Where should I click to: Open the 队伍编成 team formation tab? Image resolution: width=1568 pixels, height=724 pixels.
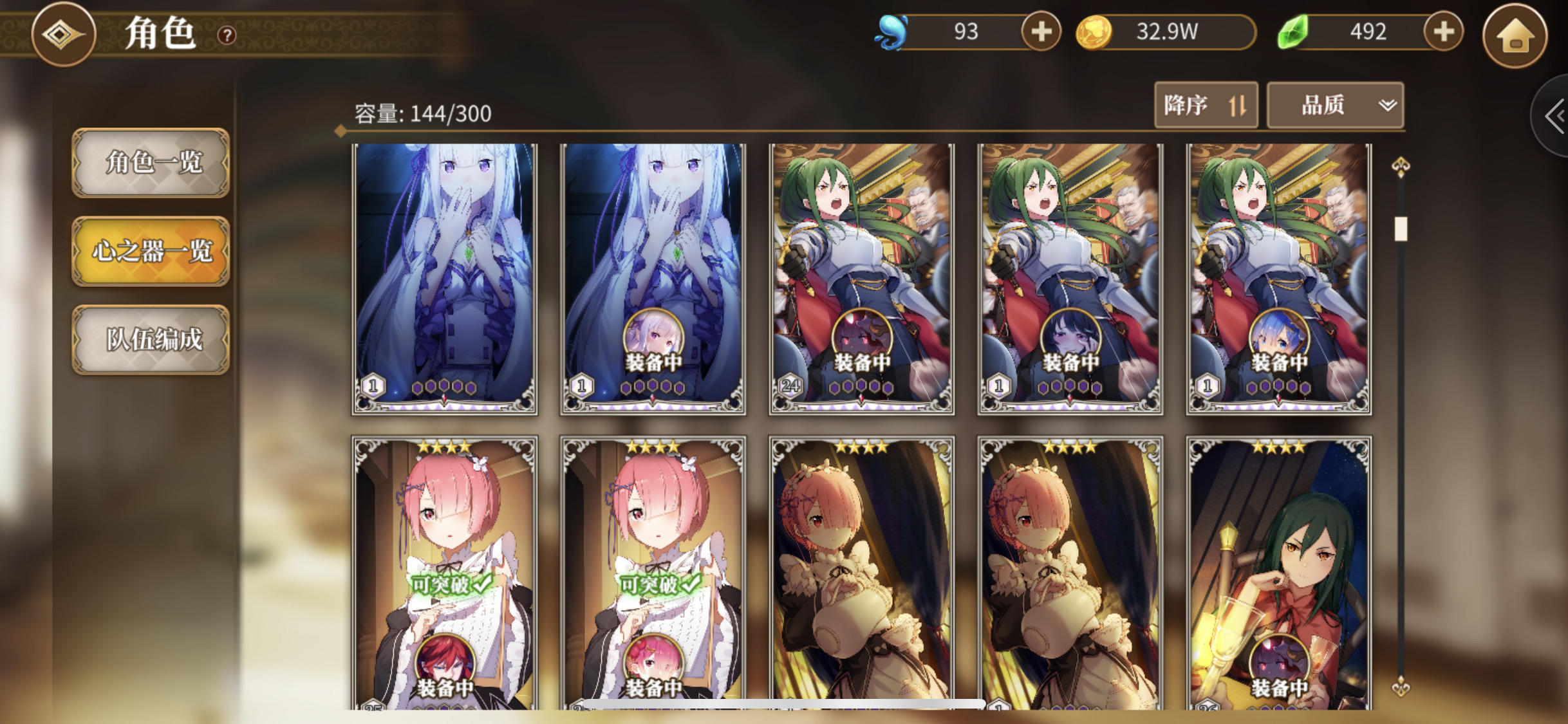coord(150,339)
